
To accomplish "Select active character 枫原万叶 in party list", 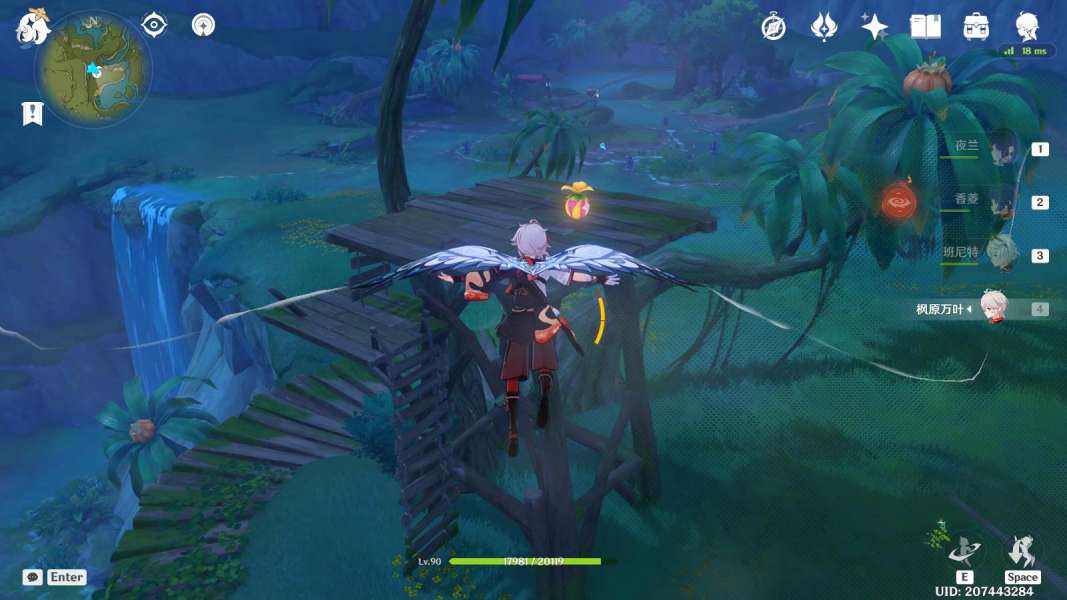I will (x=990, y=309).
